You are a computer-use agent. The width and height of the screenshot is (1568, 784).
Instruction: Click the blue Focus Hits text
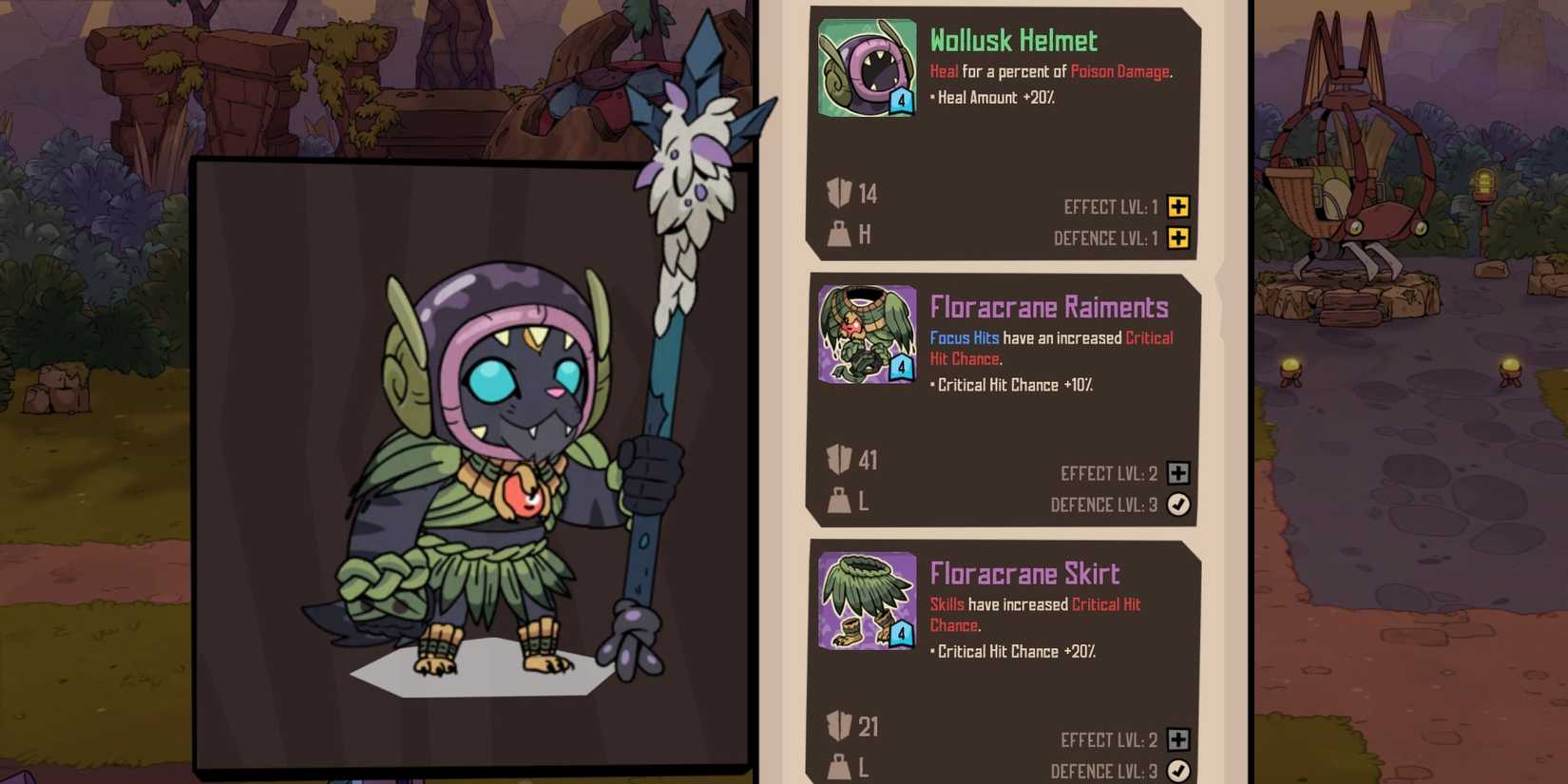963,337
